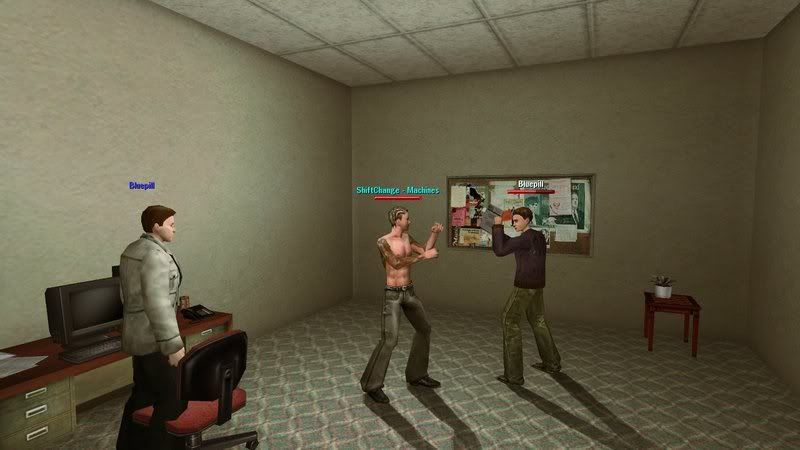Target the Bluepill nameplate with red health bar

coord(530,185)
